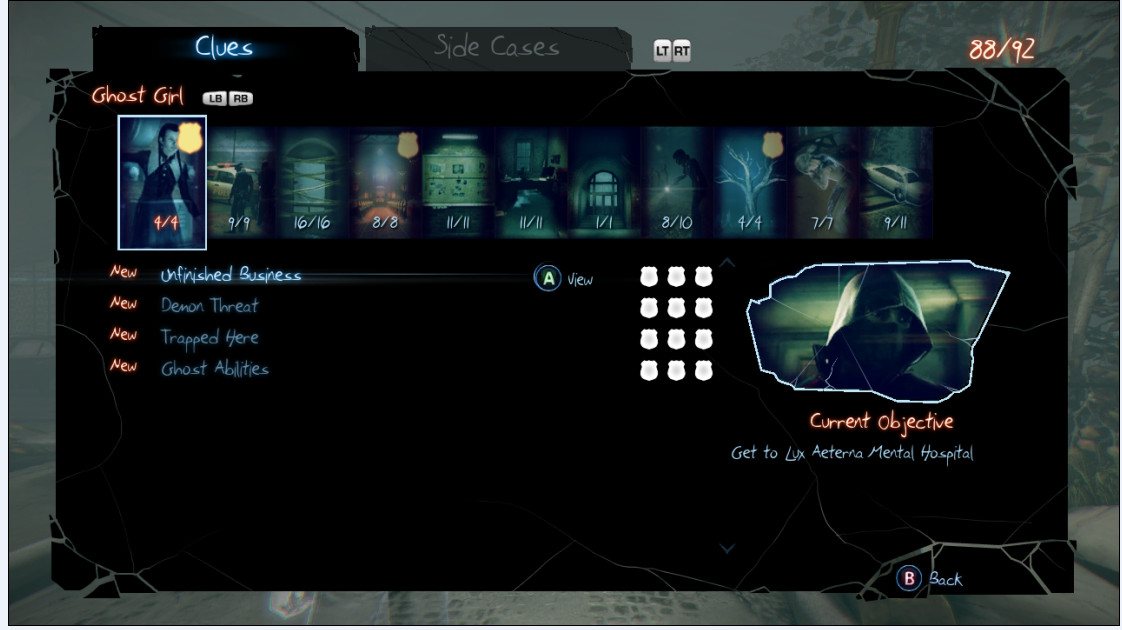This screenshot has width=1122, height=630.
Task: Select the highlighted detective case thumbnail
Action: (162, 182)
